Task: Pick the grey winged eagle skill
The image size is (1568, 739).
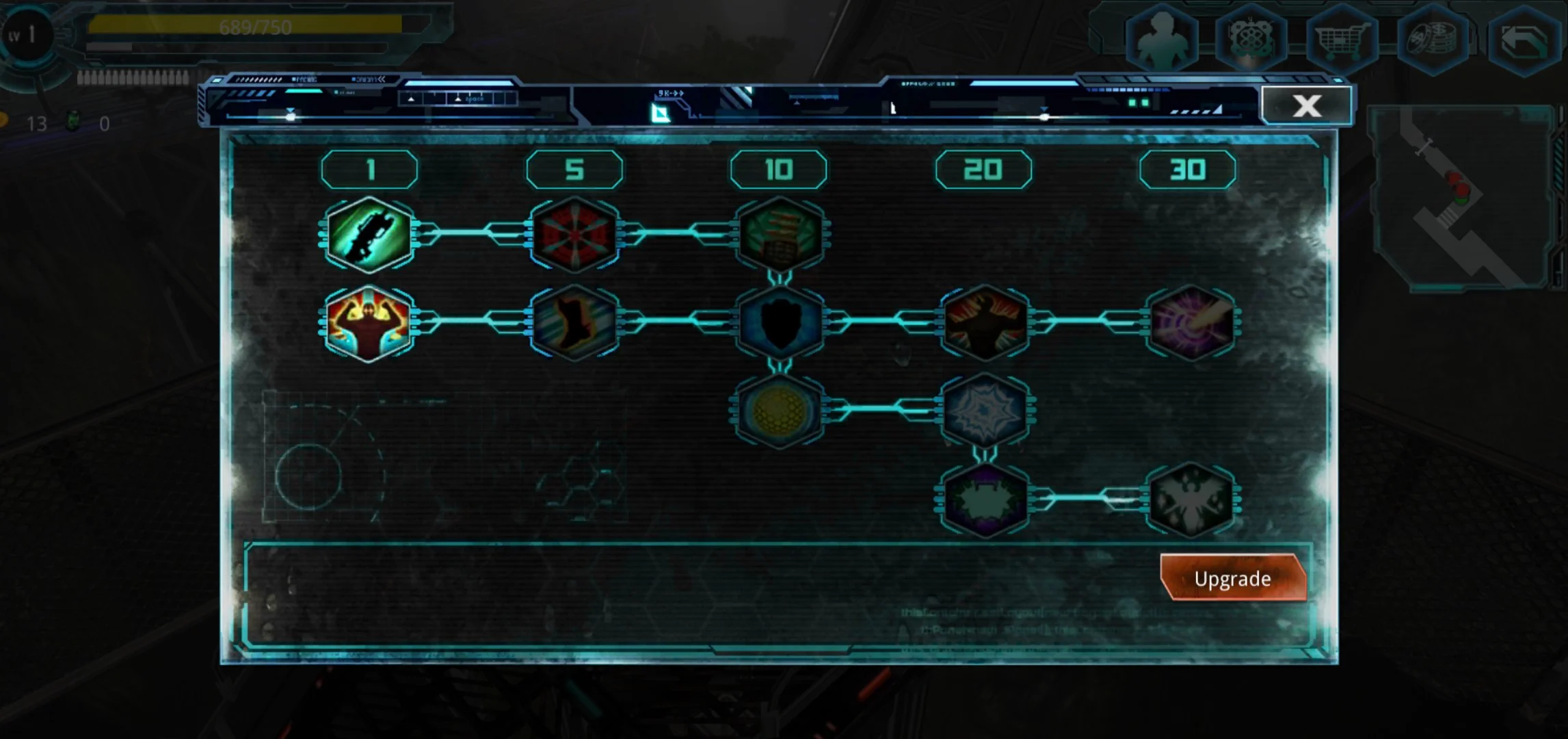Action: coord(1191,500)
